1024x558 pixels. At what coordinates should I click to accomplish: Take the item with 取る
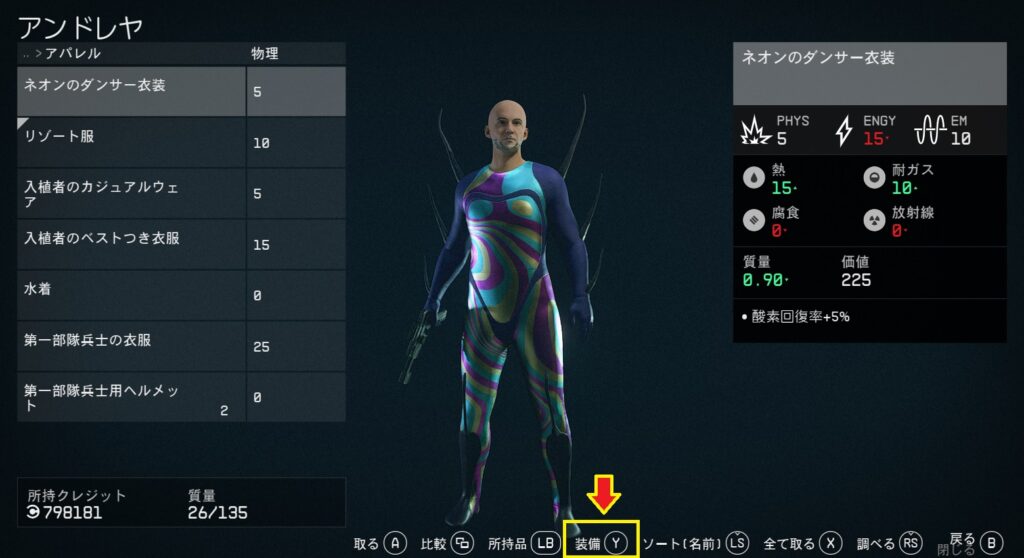coord(380,543)
